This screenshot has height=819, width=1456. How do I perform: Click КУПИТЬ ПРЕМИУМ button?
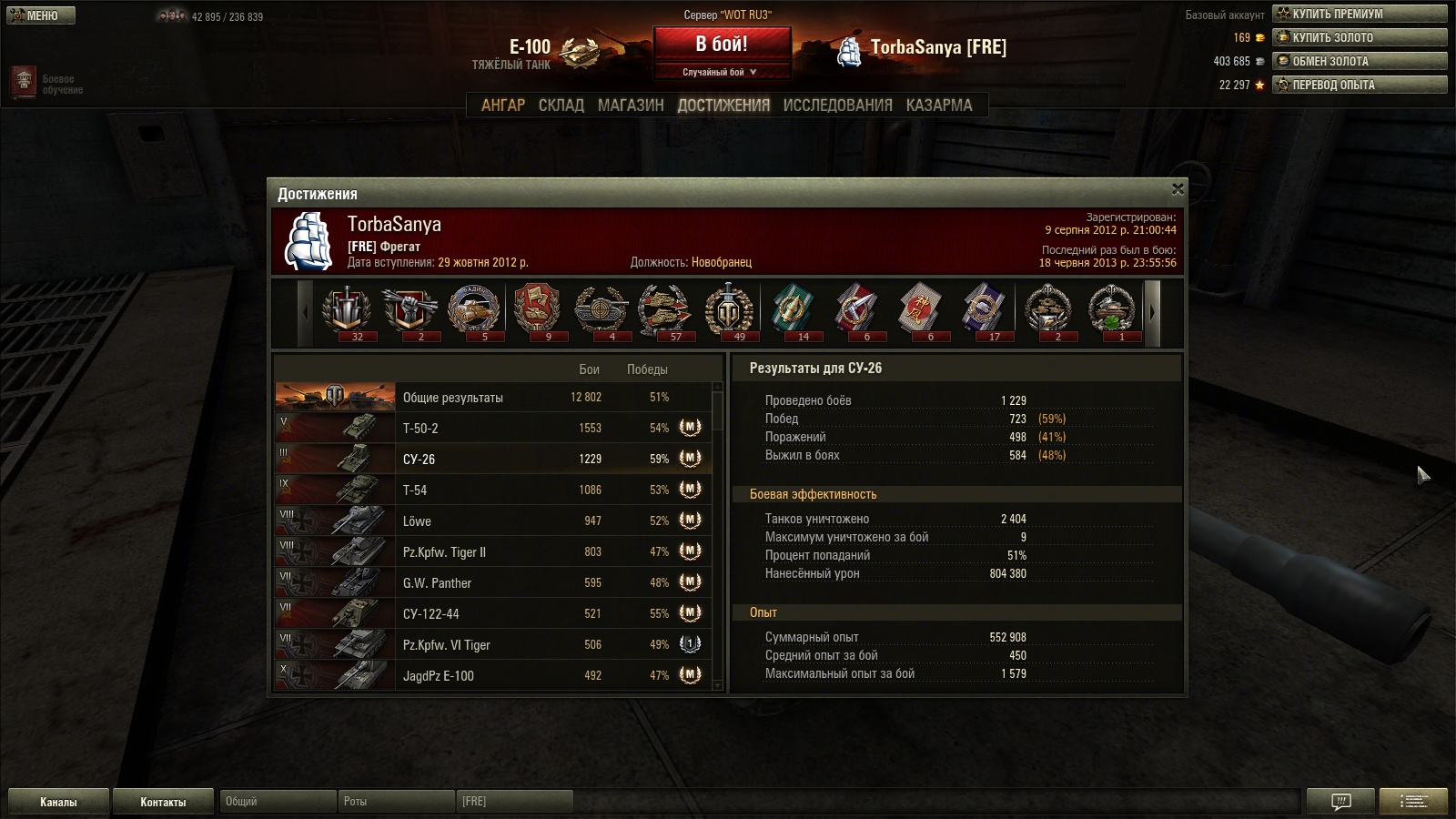pos(1360,14)
